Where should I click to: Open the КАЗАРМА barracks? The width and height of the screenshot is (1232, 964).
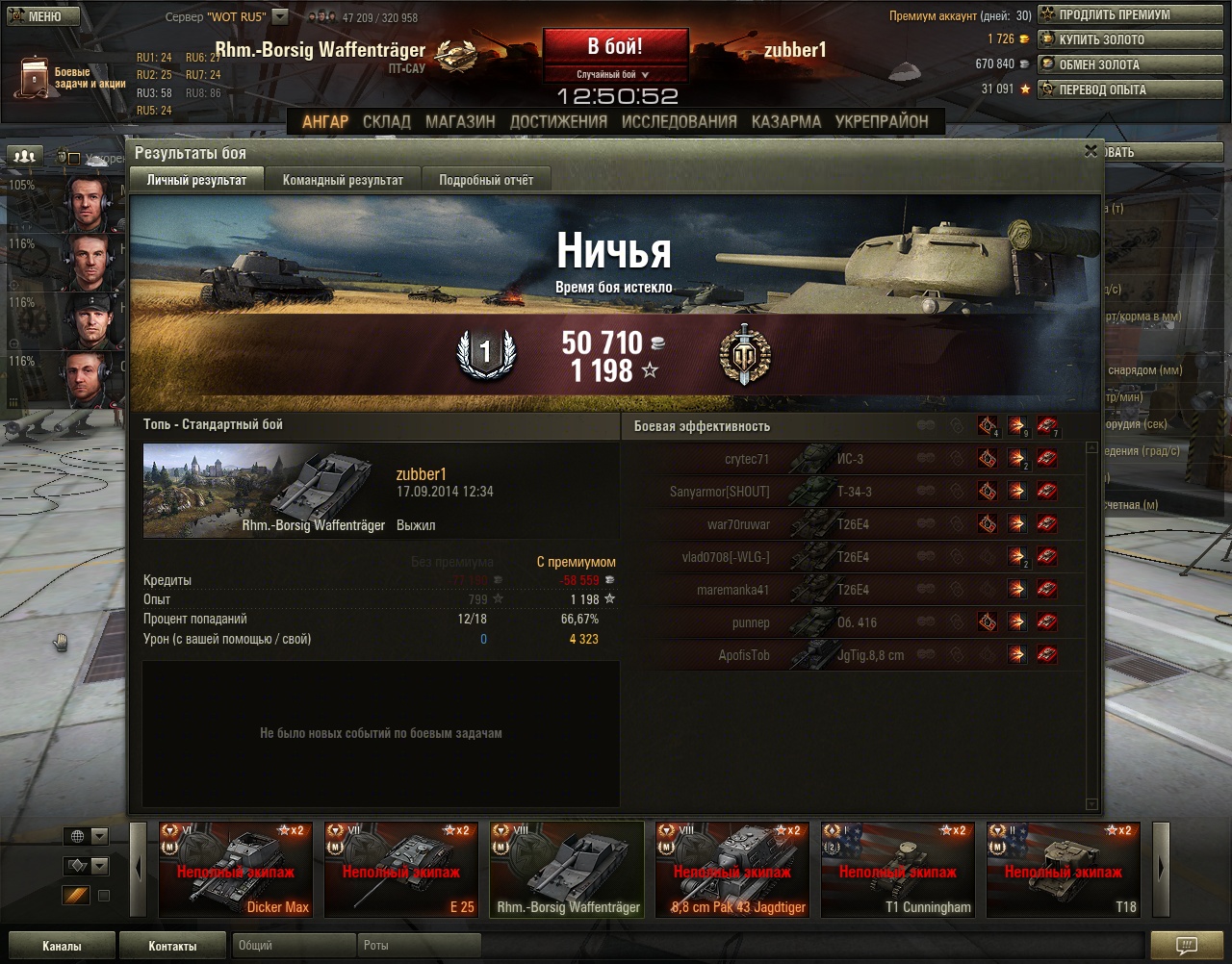point(786,122)
